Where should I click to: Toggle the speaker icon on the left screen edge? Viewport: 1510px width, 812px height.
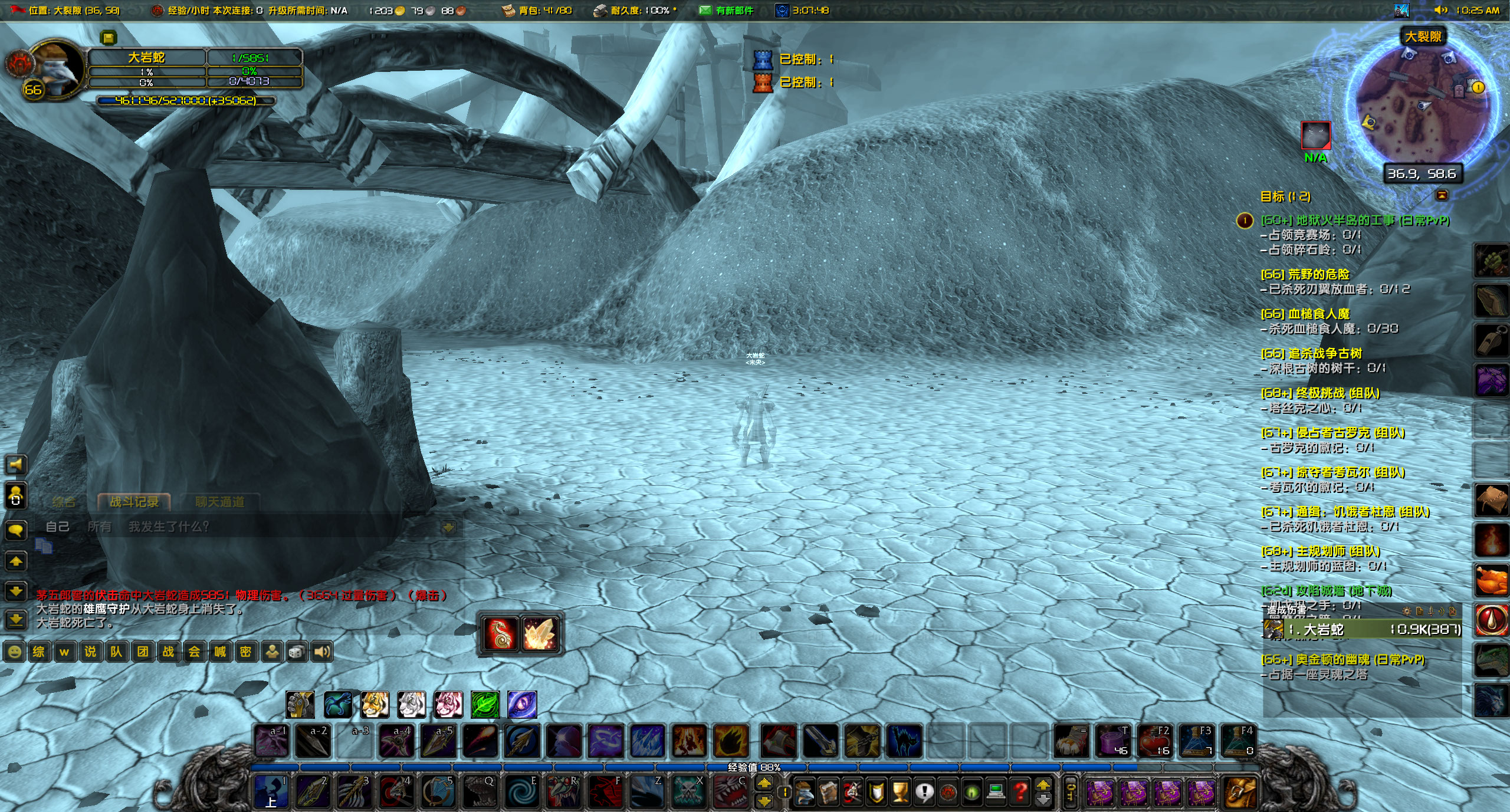click(x=16, y=465)
